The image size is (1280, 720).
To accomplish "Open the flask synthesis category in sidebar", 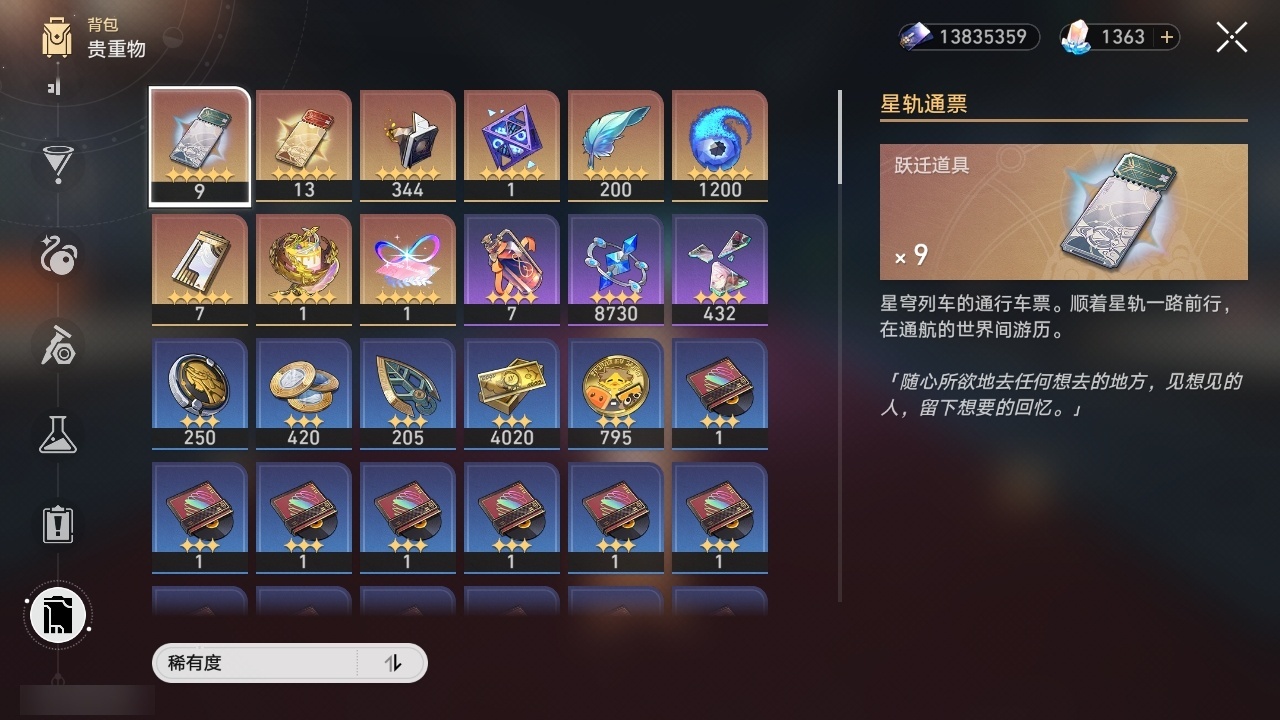I will (57, 435).
